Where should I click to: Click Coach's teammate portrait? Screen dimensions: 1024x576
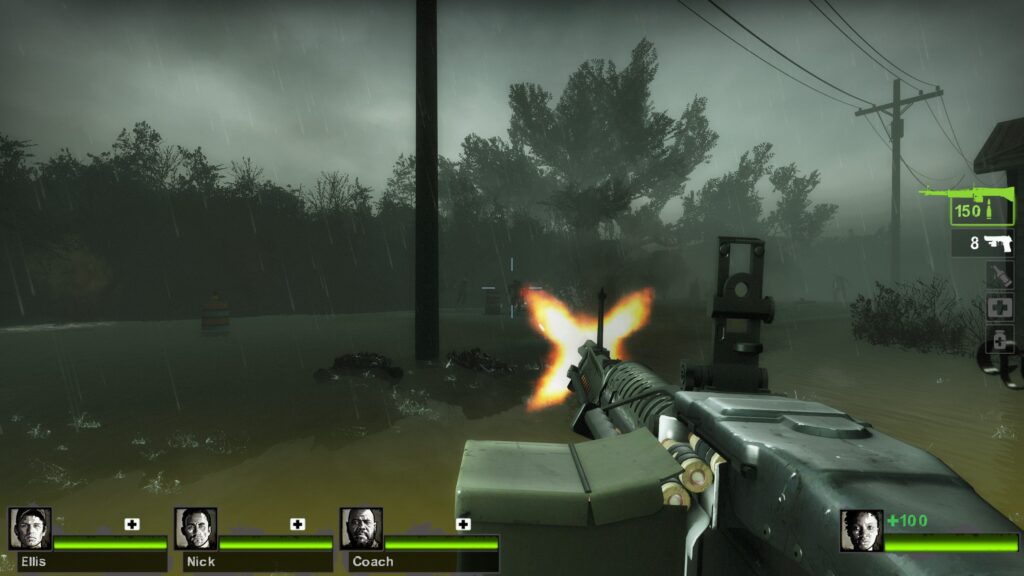point(361,529)
